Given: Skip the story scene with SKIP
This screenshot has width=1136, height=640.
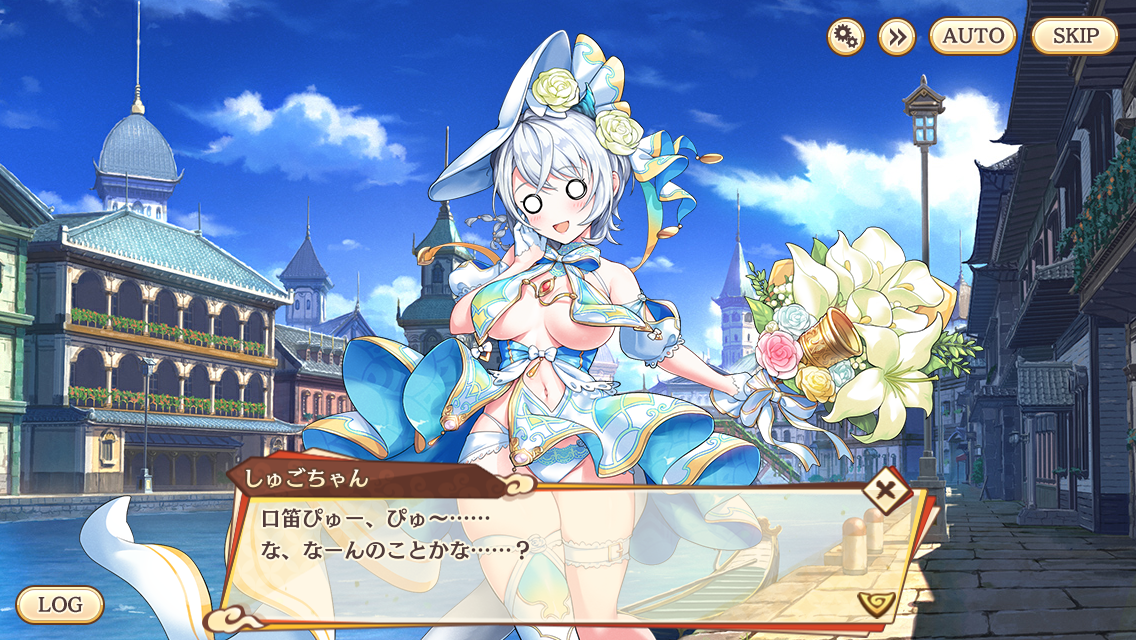Looking at the screenshot, I should [x=1075, y=36].
